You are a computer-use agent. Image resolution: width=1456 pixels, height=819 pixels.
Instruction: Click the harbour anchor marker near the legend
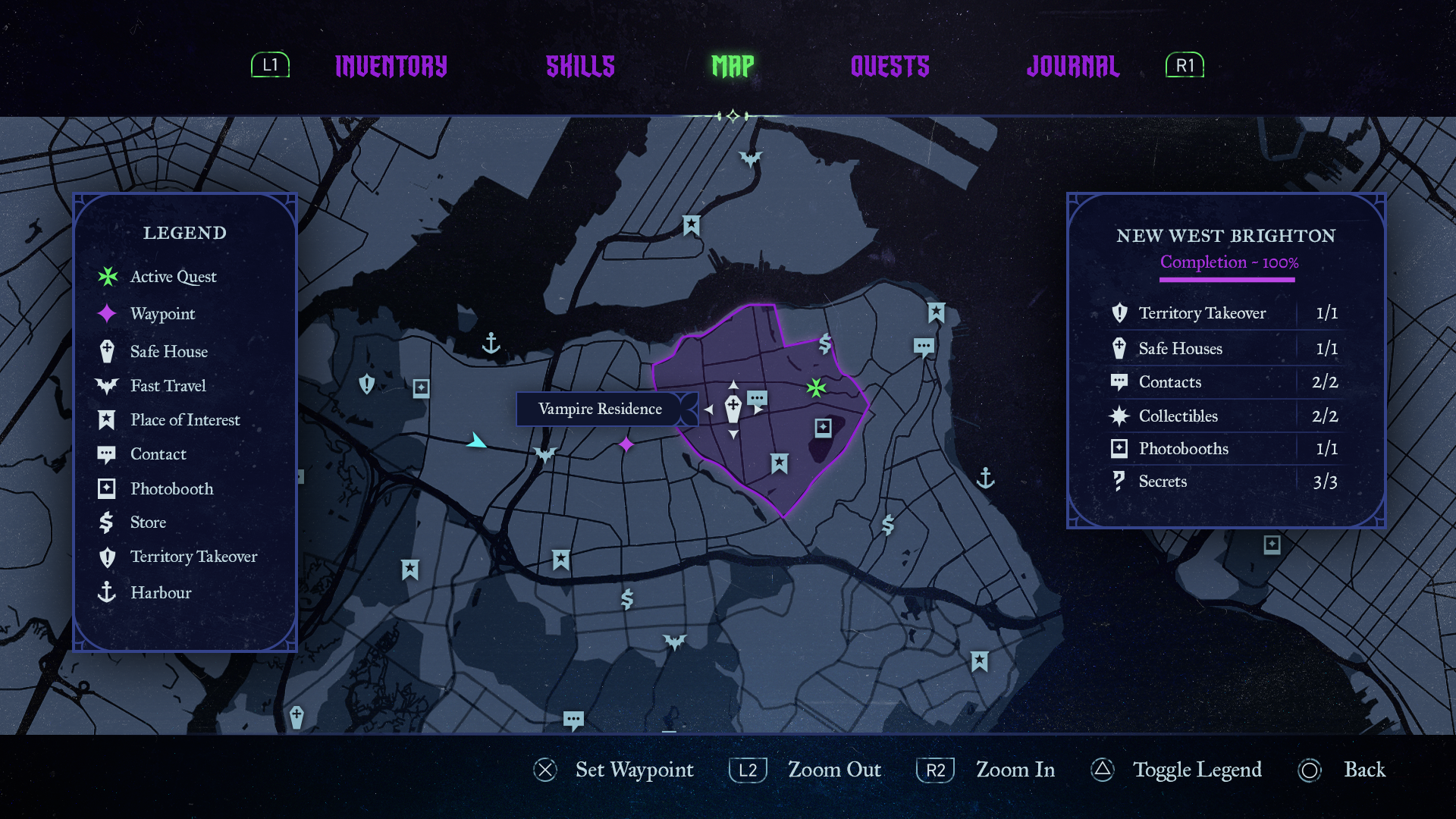pos(491,344)
